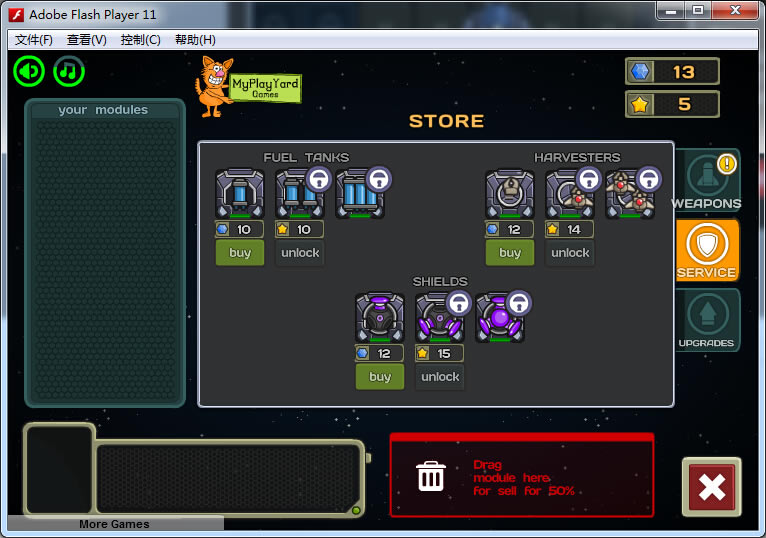The image size is (766, 538).
Task: Minimize the Flash Player window
Action: (x=670, y=10)
